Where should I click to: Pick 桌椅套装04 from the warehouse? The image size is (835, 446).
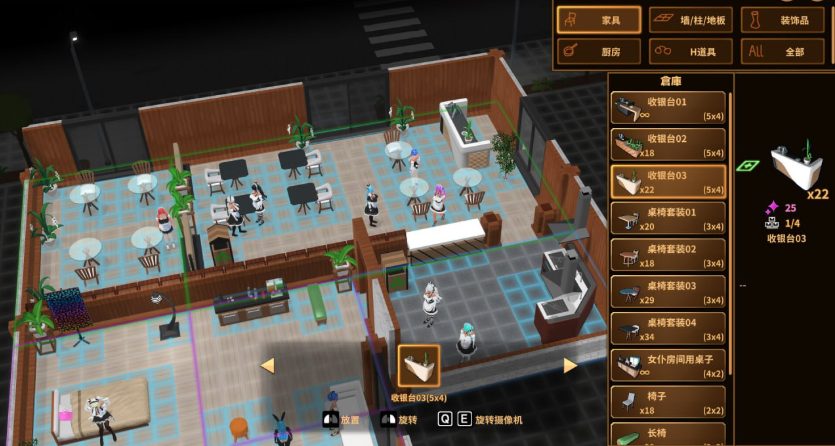[x=669, y=329]
